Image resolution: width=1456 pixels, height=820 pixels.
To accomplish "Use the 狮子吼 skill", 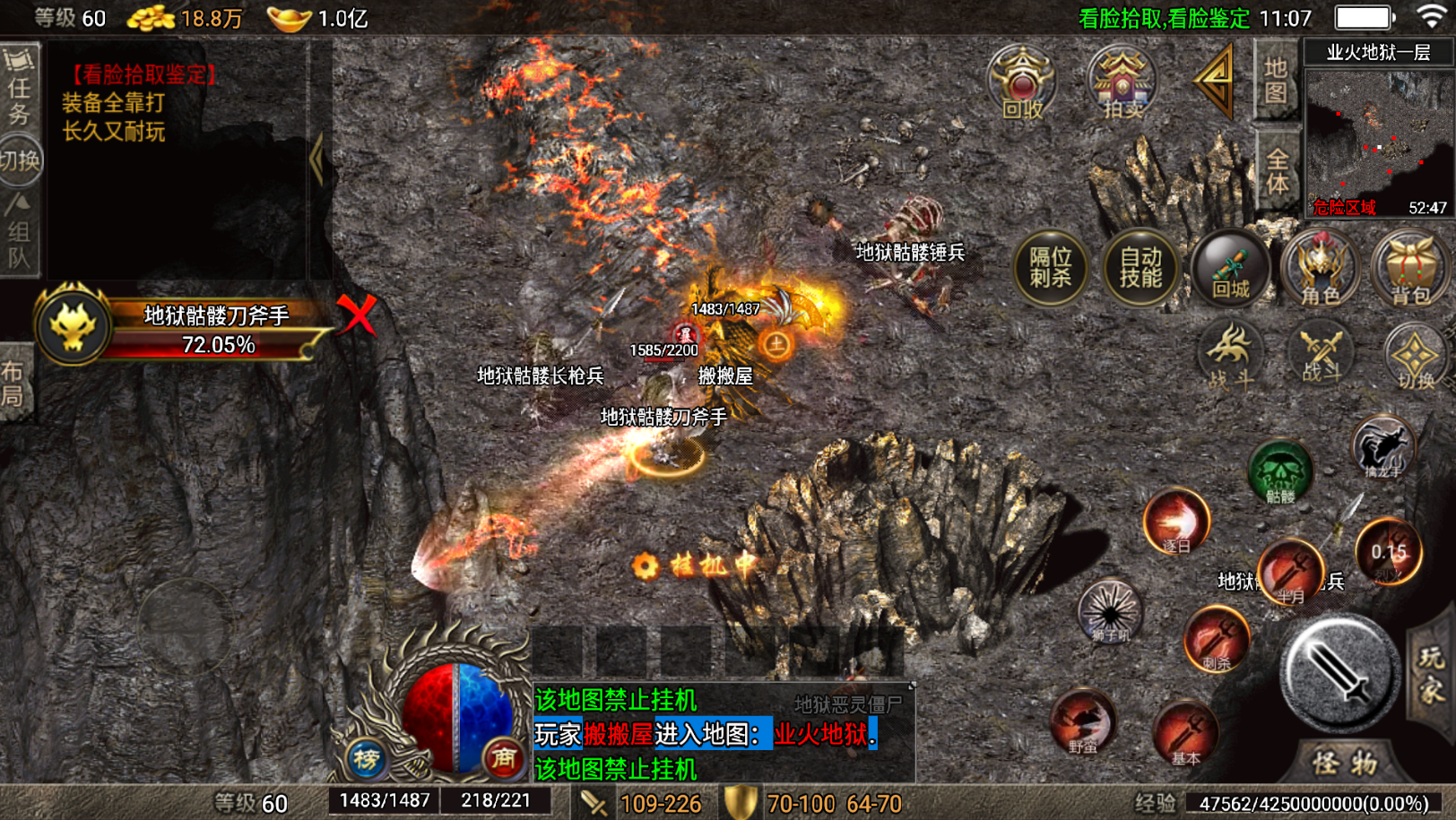I will click(1110, 612).
